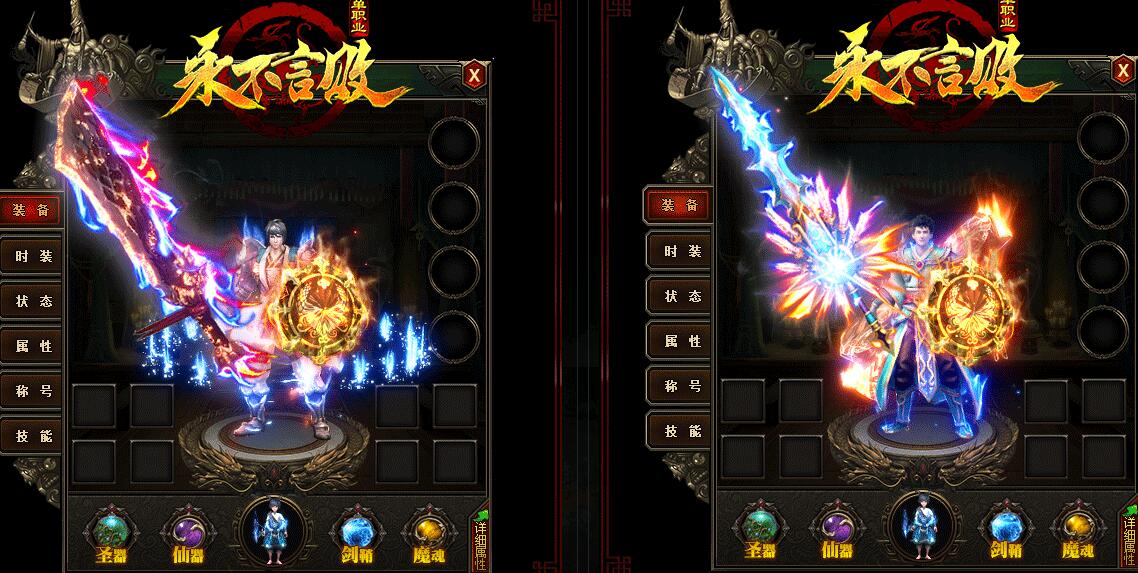This screenshot has height=573, width=1138.
Task: Select 属性 tab beside the red greatsword character
Action: click(x=33, y=346)
